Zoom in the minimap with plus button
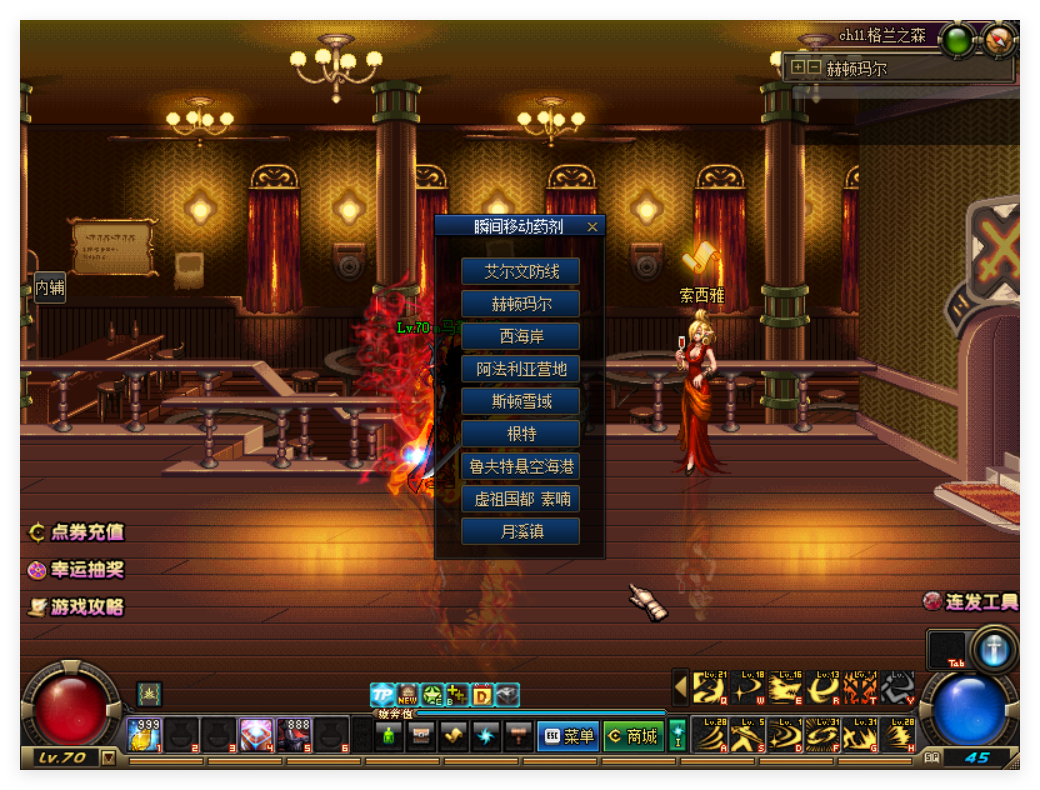Image resolution: width=1040 pixels, height=790 pixels. coord(798,68)
